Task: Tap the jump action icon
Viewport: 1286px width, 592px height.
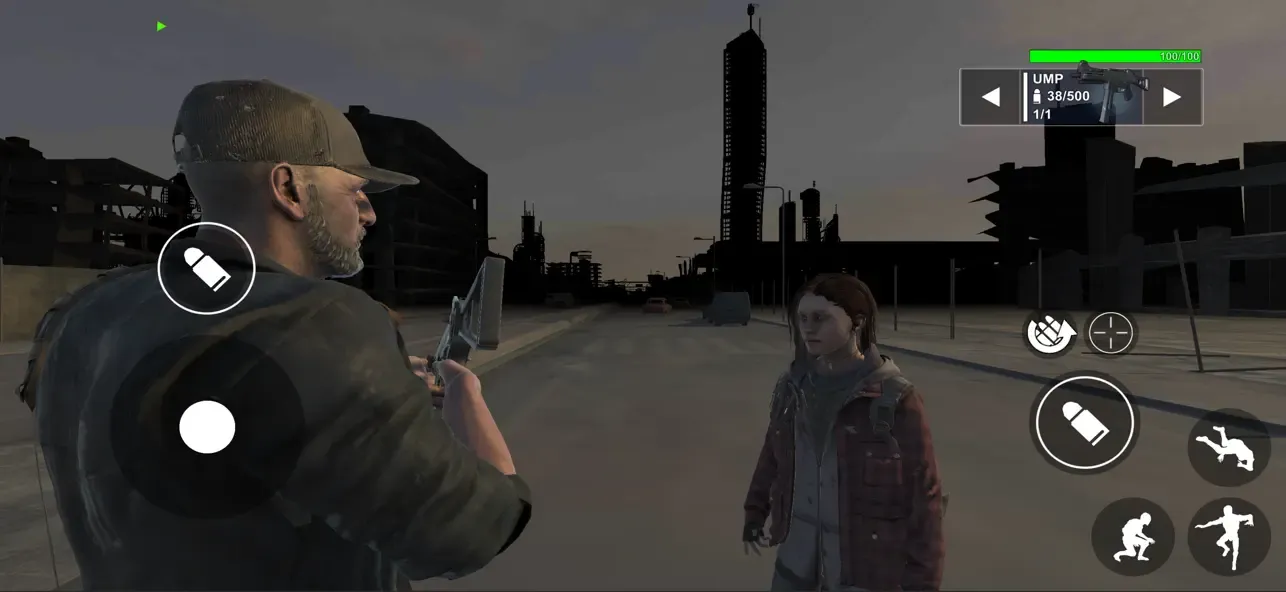Action: click(1229, 537)
